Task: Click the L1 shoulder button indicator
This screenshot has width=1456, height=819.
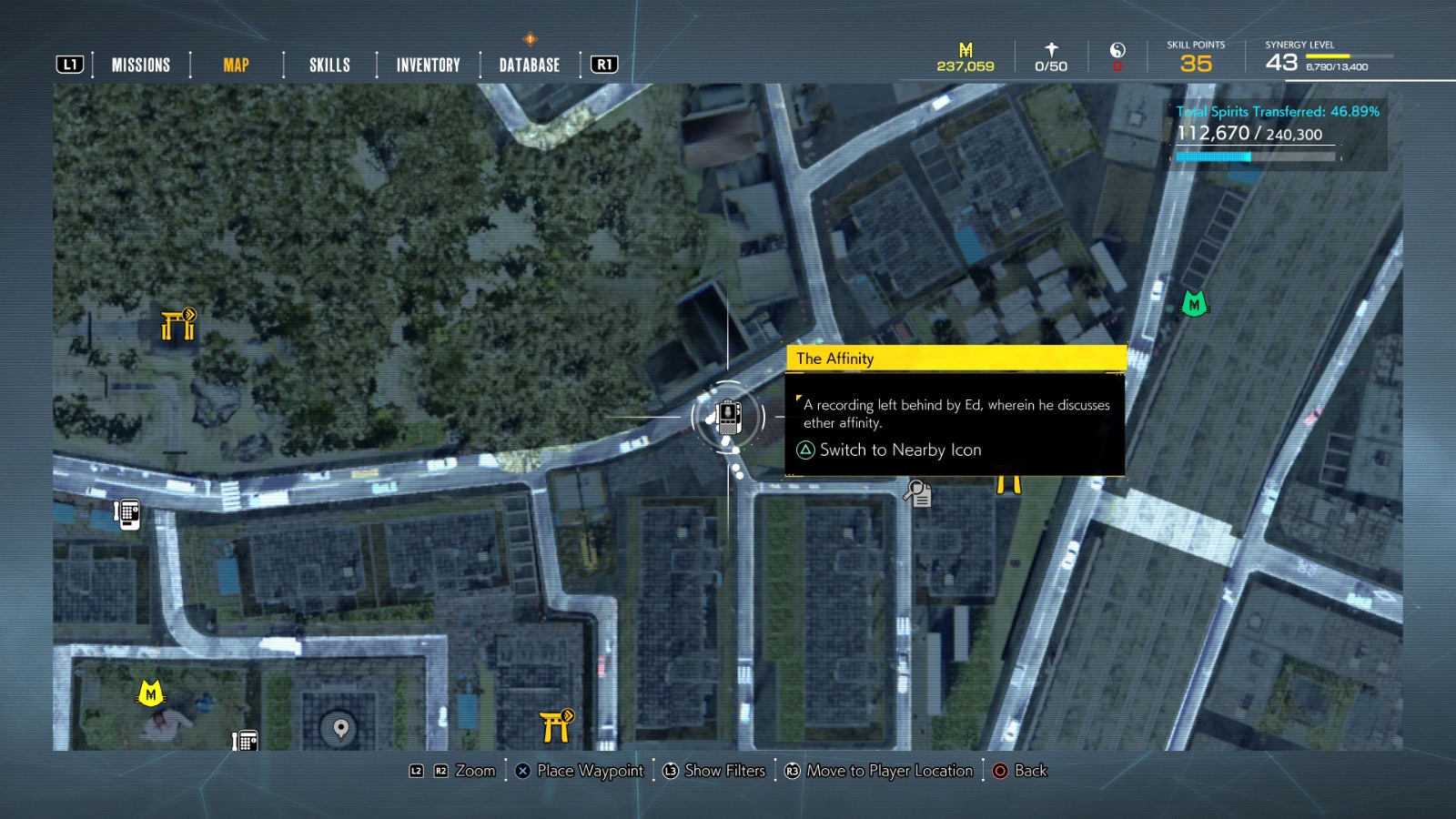Action: point(69,64)
